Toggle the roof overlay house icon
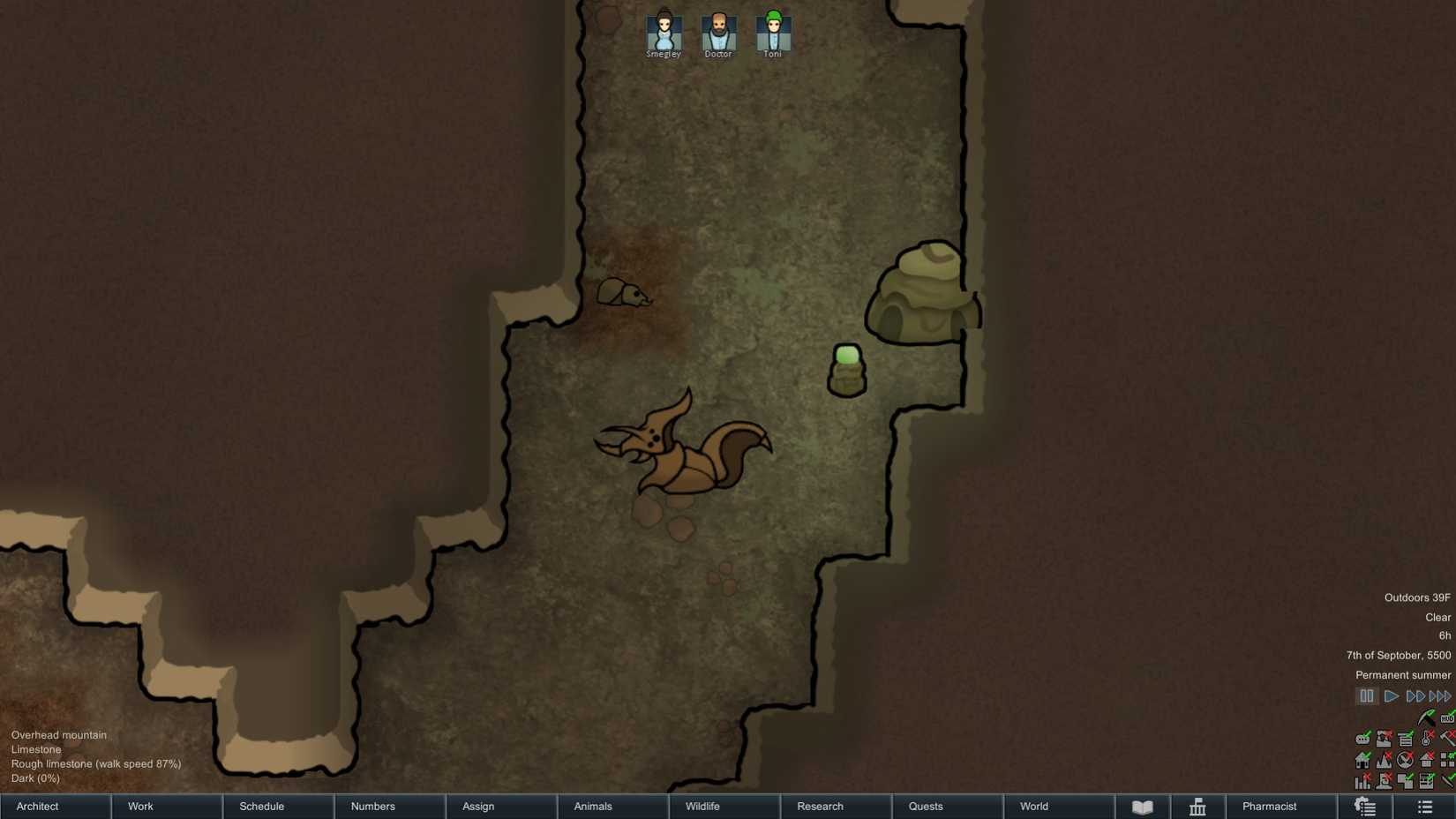1456x819 pixels. [x=1426, y=760]
